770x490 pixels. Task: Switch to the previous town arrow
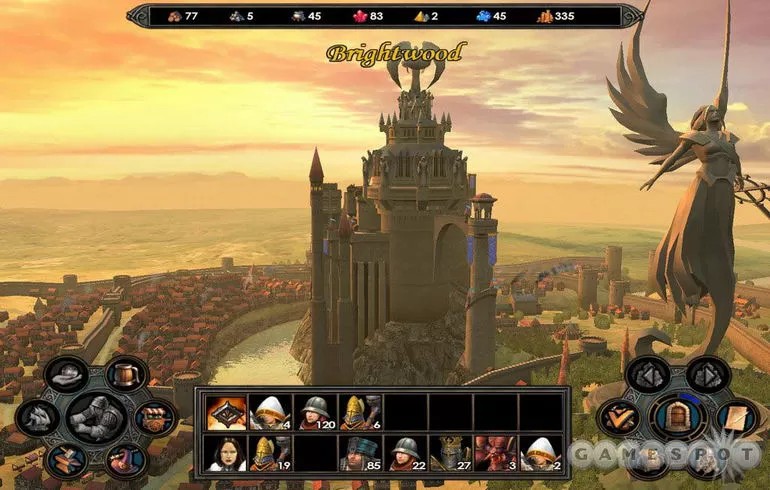pos(647,375)
